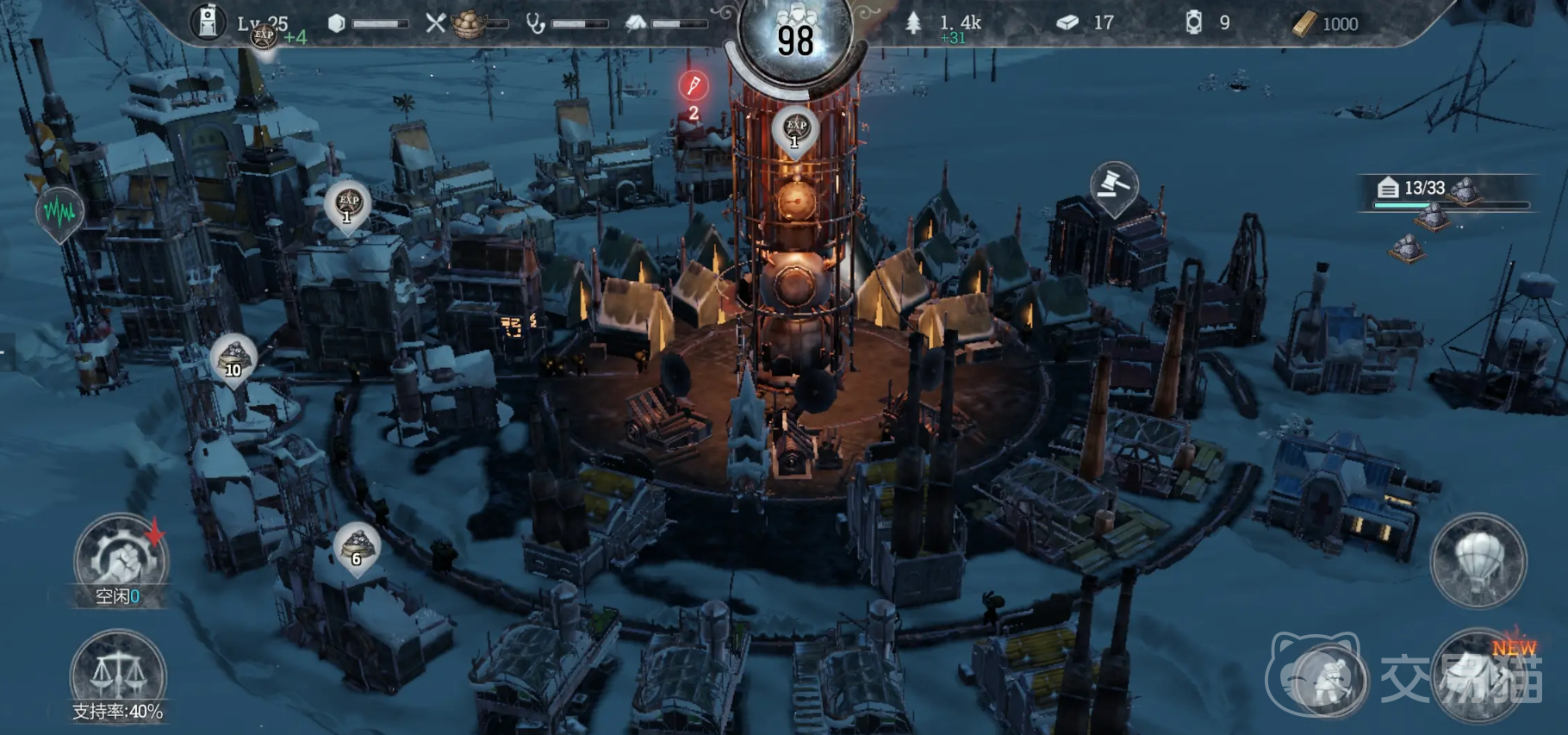Tap the steam core resource showing 9
Viewport: 1568px width, 735px height.
click(1208, 23)
